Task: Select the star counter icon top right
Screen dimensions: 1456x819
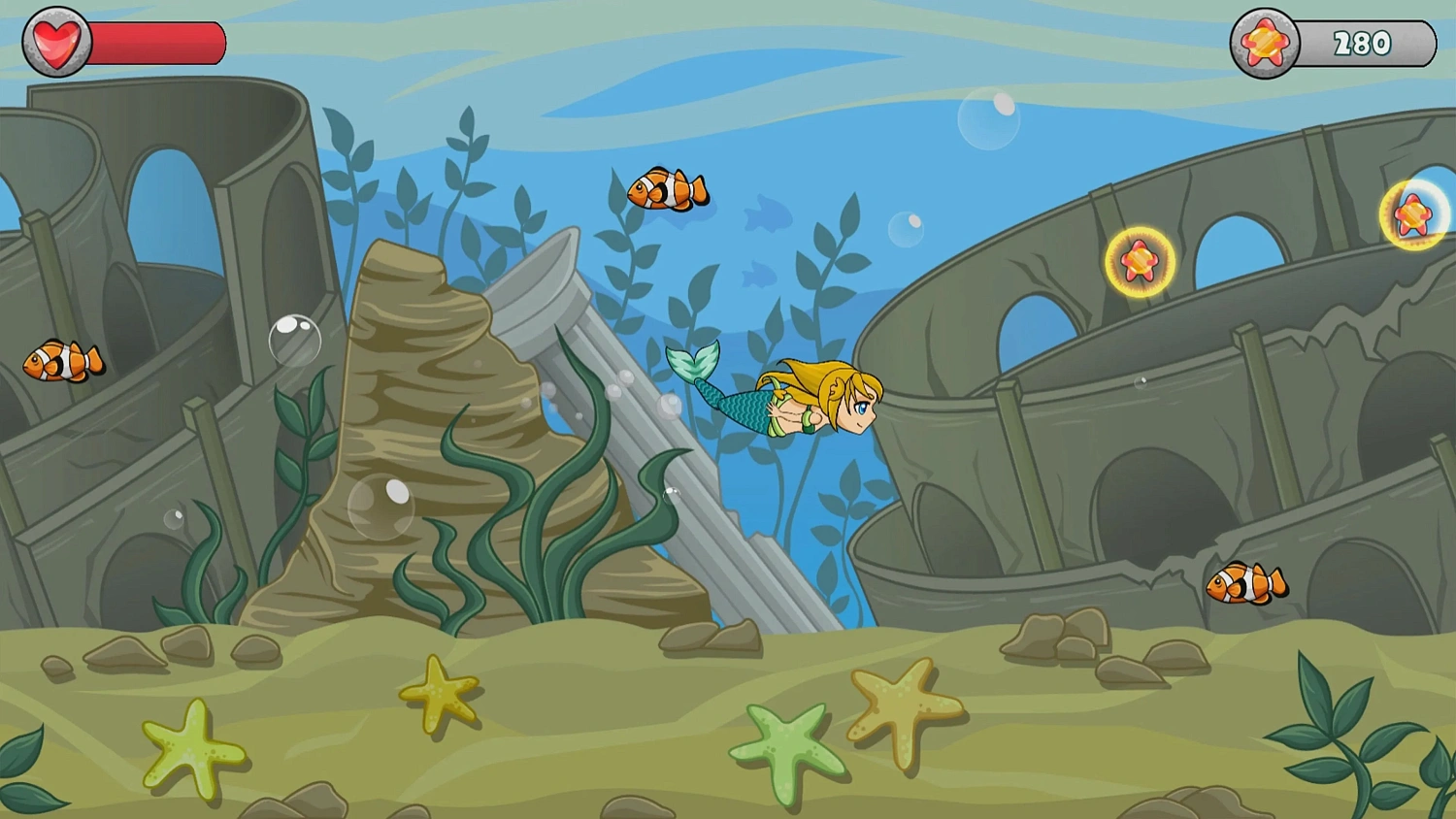Action: [1264, 42]
